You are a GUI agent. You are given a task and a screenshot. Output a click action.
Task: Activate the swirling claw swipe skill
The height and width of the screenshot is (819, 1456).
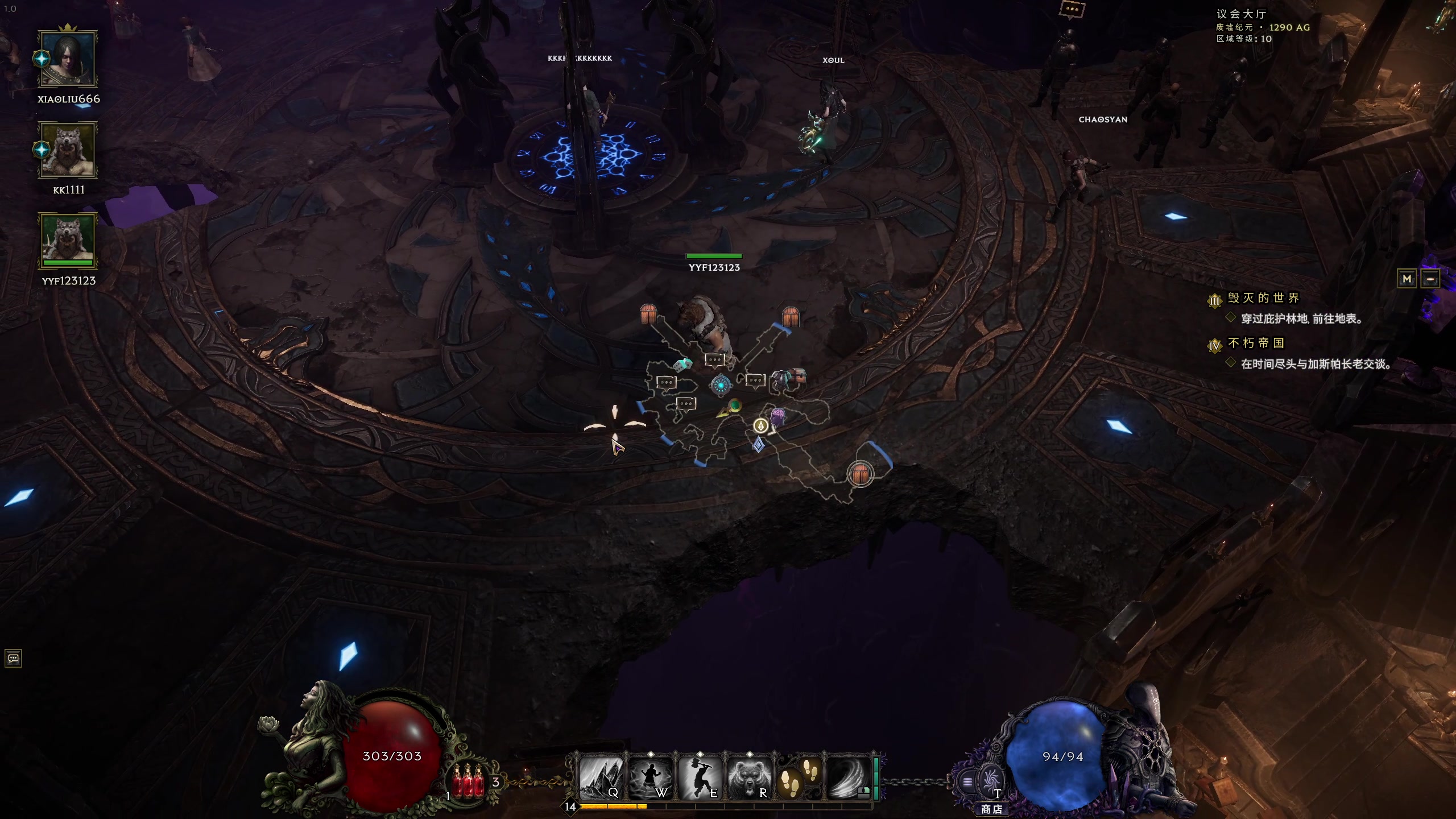(x=848, y=777)
